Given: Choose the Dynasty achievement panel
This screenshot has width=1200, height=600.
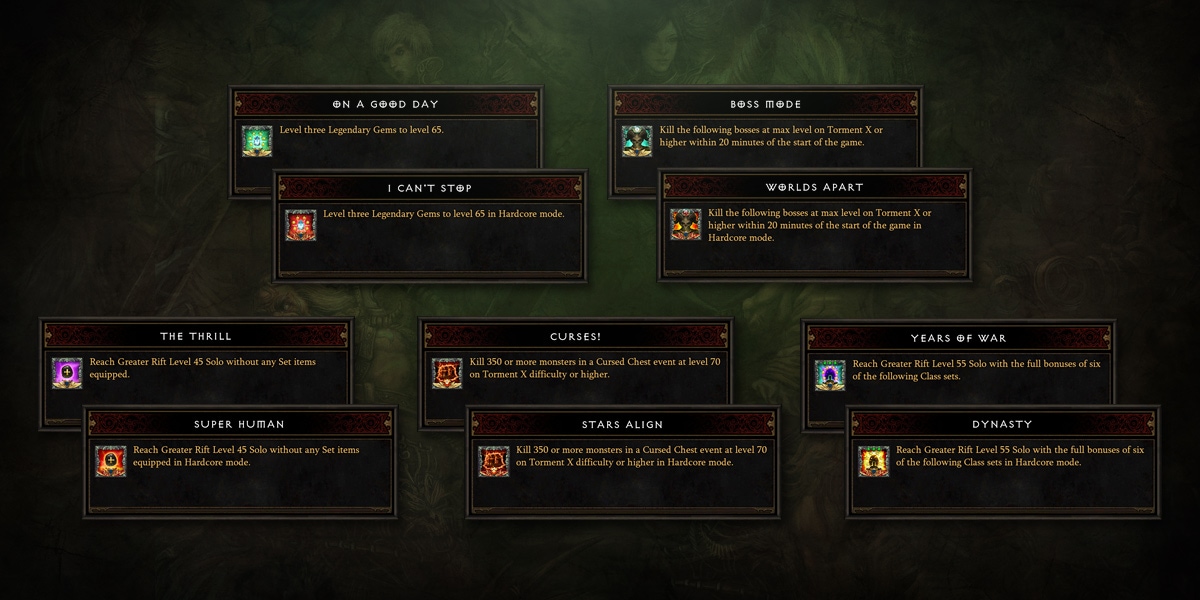Looking at the screenshot, I should (1002, 424).
